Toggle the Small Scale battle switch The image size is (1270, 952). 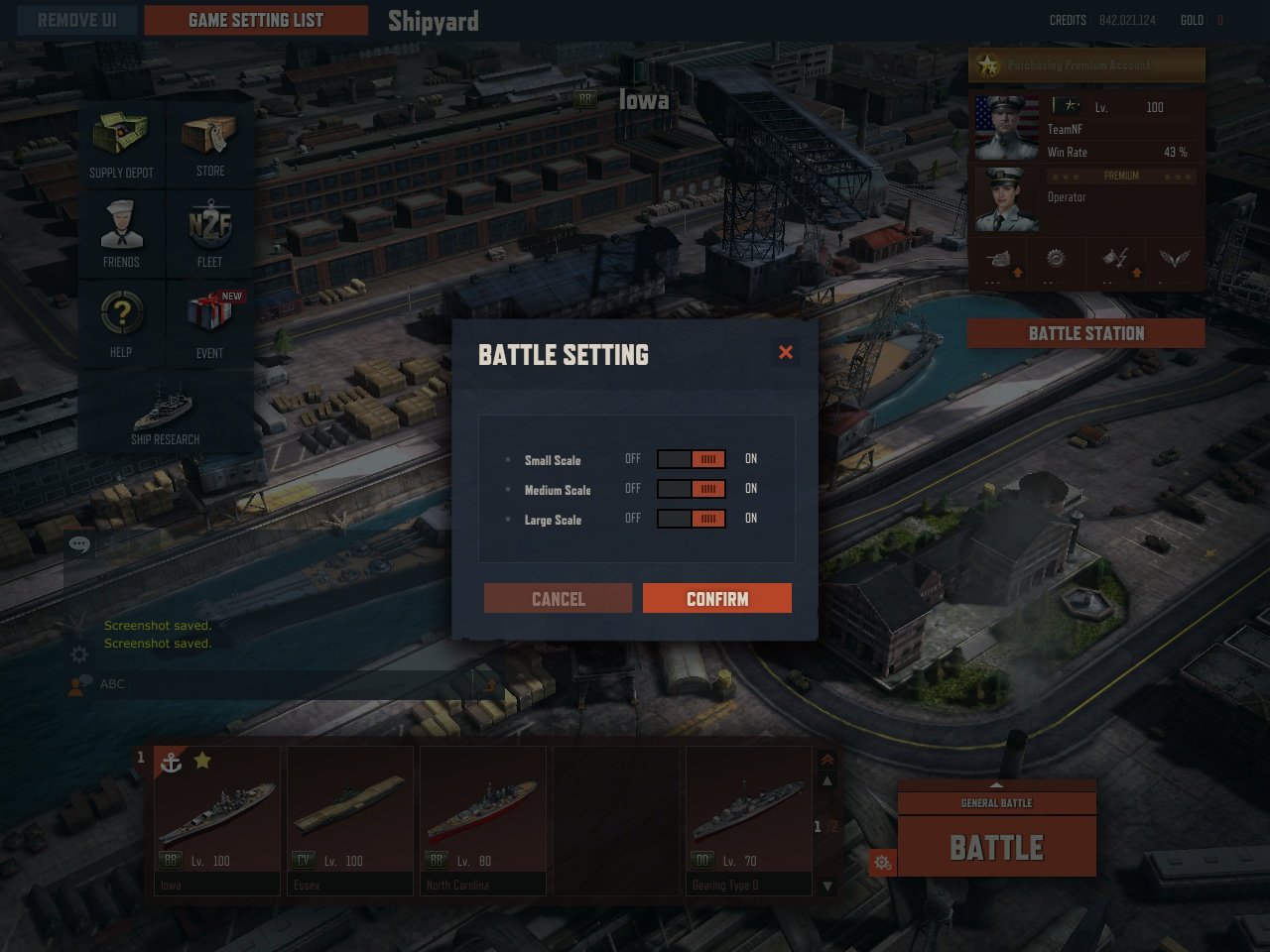692,459
